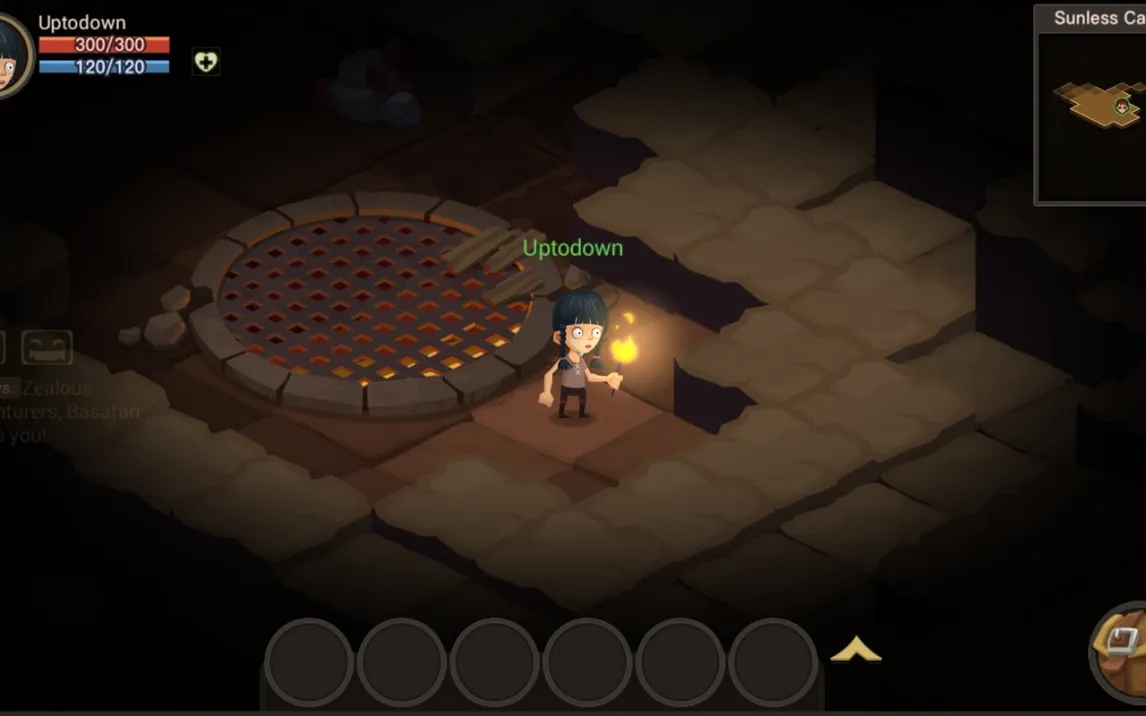The image size is (1146, 716).
Task: Open the faded chat panel icon
Action: point(47,347)
